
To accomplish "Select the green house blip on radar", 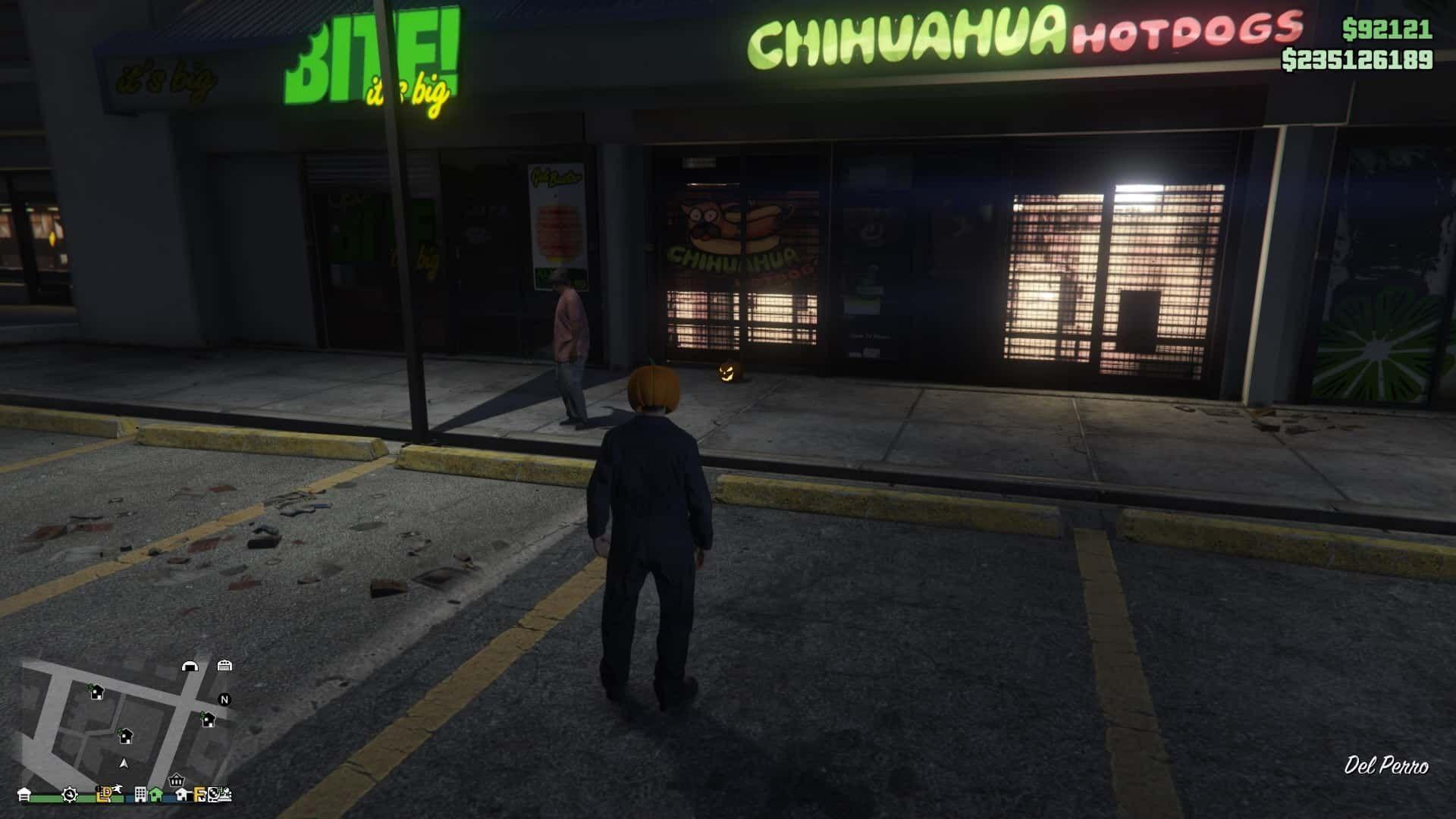I will tap(156, 794).
